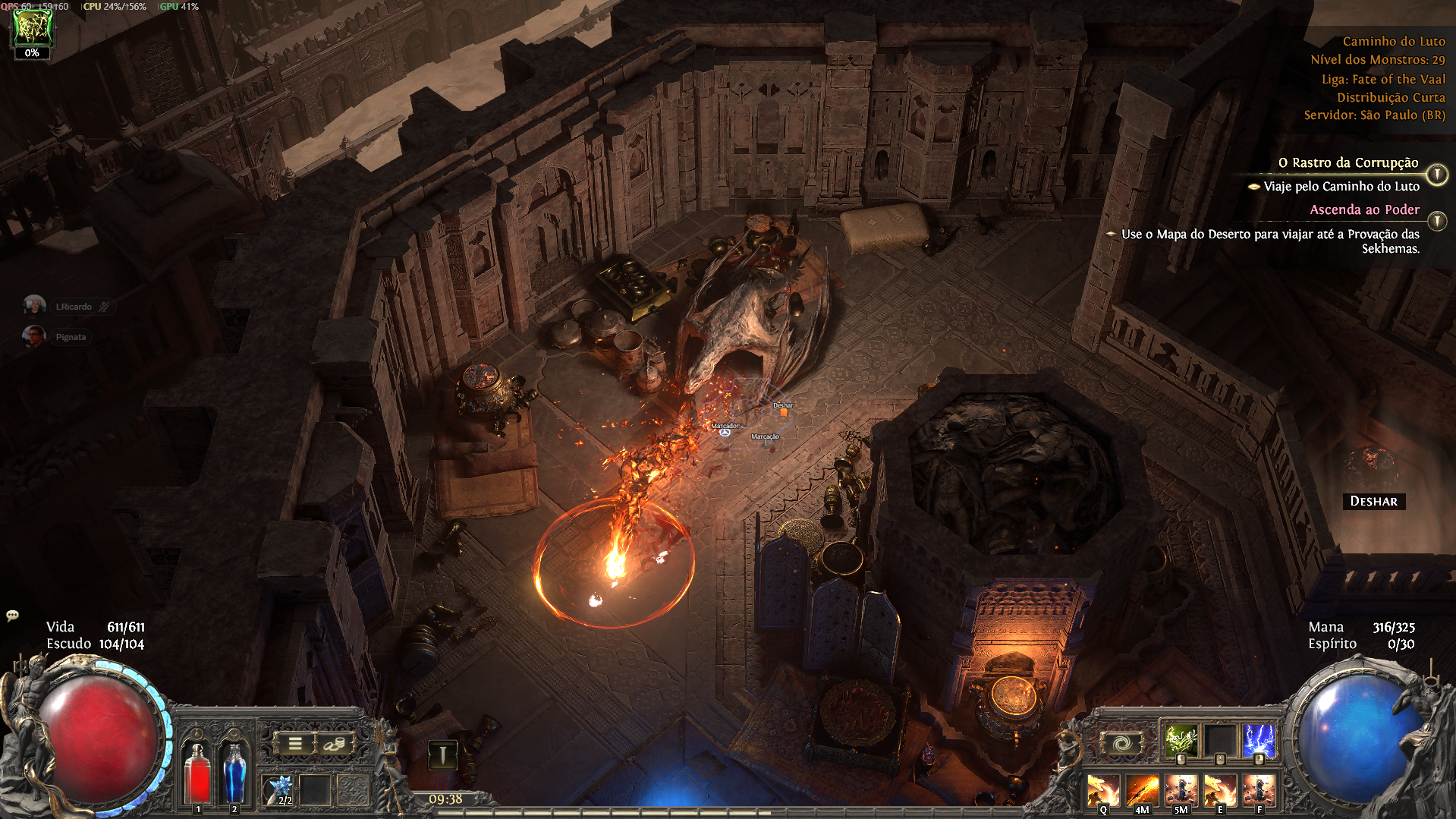1456x819 pixels.
Task: Open the main menu via three-bars button
Action: coord(295,744)
